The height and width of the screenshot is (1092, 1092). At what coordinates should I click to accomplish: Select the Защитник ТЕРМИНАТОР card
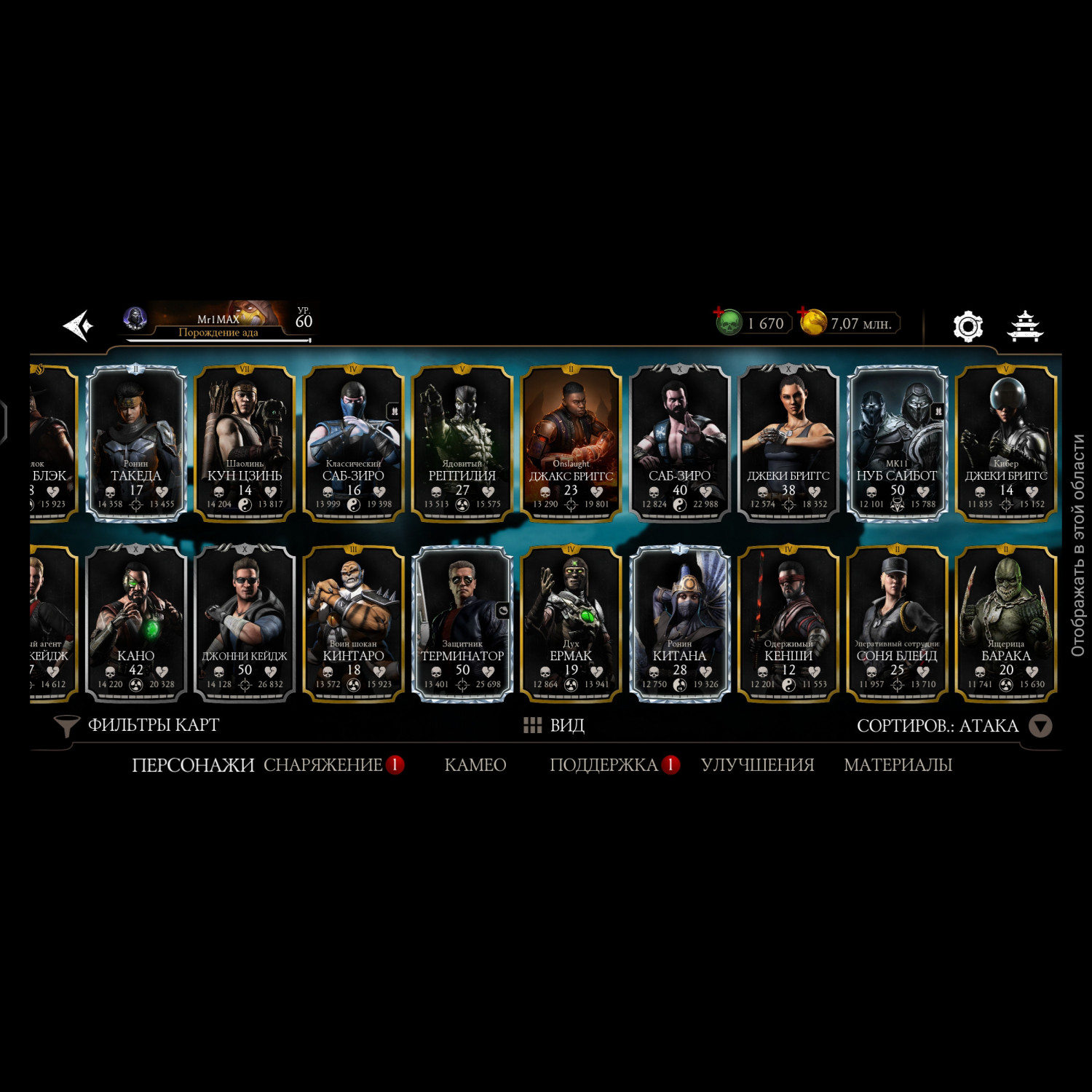[462, 624]
